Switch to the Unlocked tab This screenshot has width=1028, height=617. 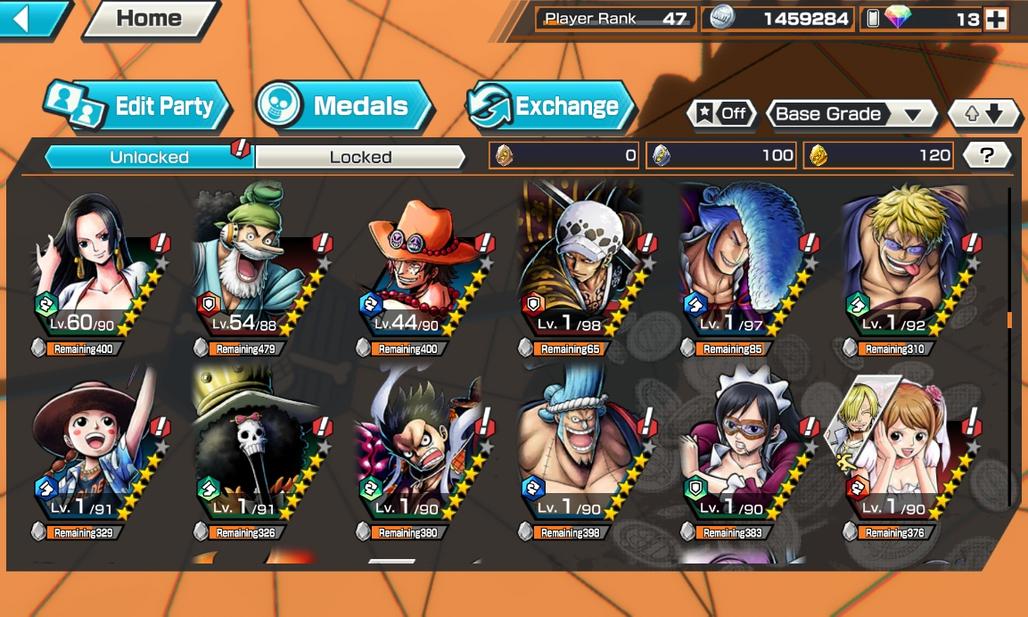point(150,157)
